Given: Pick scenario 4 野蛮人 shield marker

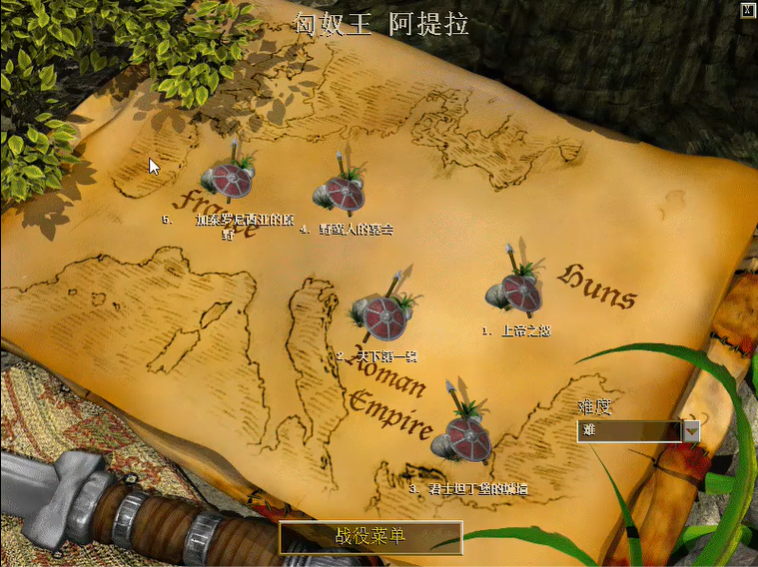Looking at the screenshot, I should coord(345,191).
